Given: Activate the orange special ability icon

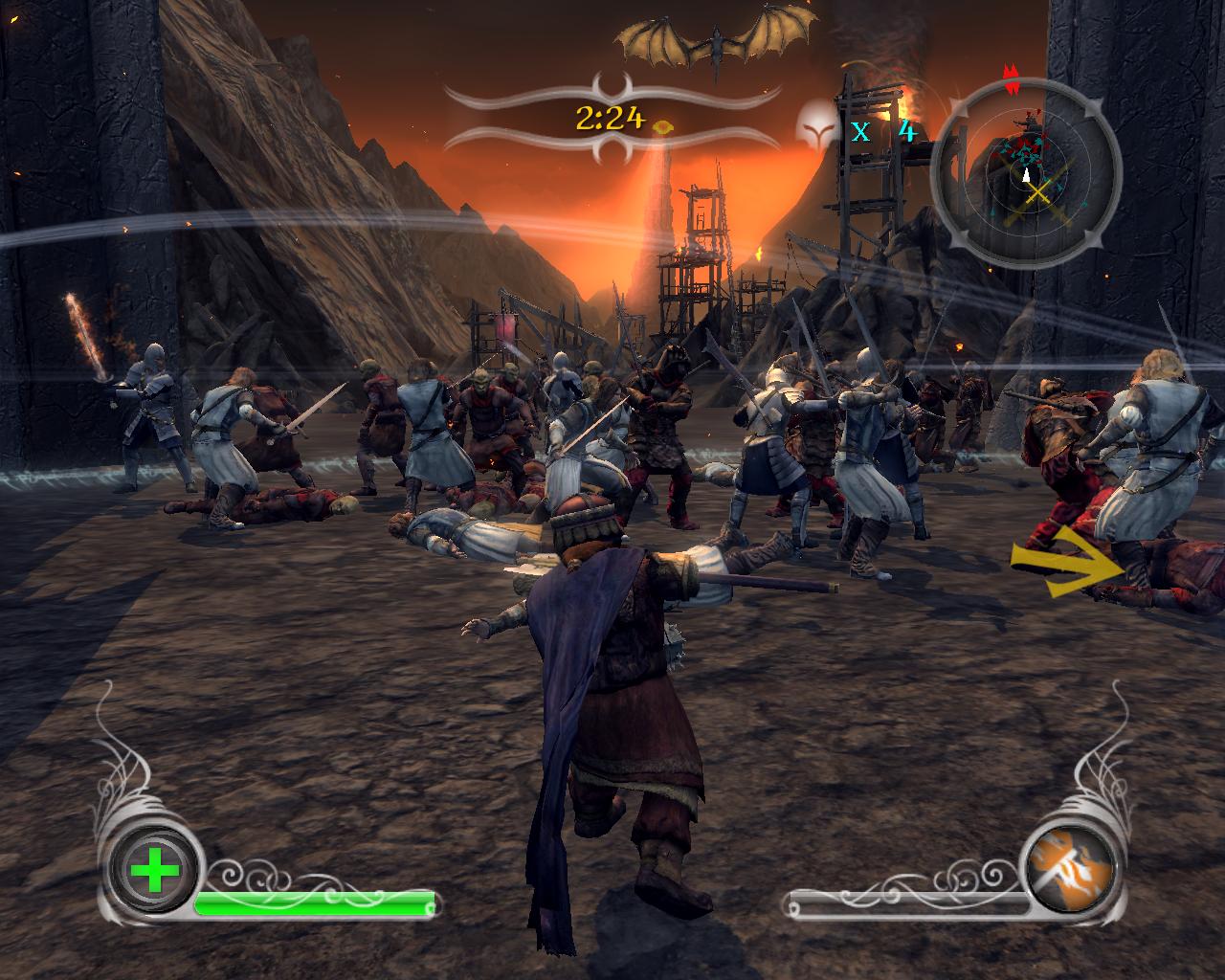Looking at the screenshot, I should 1070,869.
